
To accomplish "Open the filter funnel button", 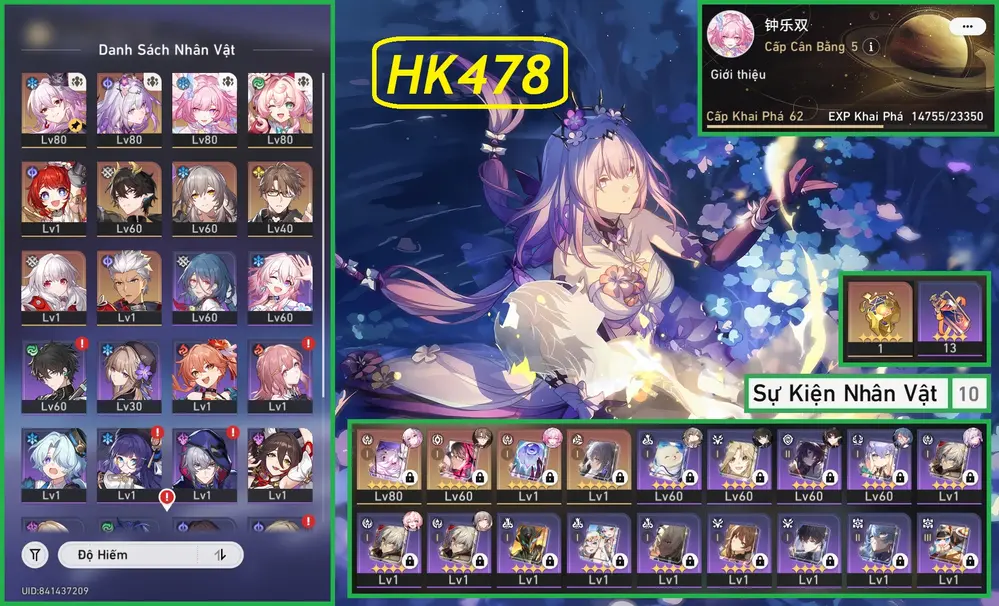I will (x=35, y=555).
